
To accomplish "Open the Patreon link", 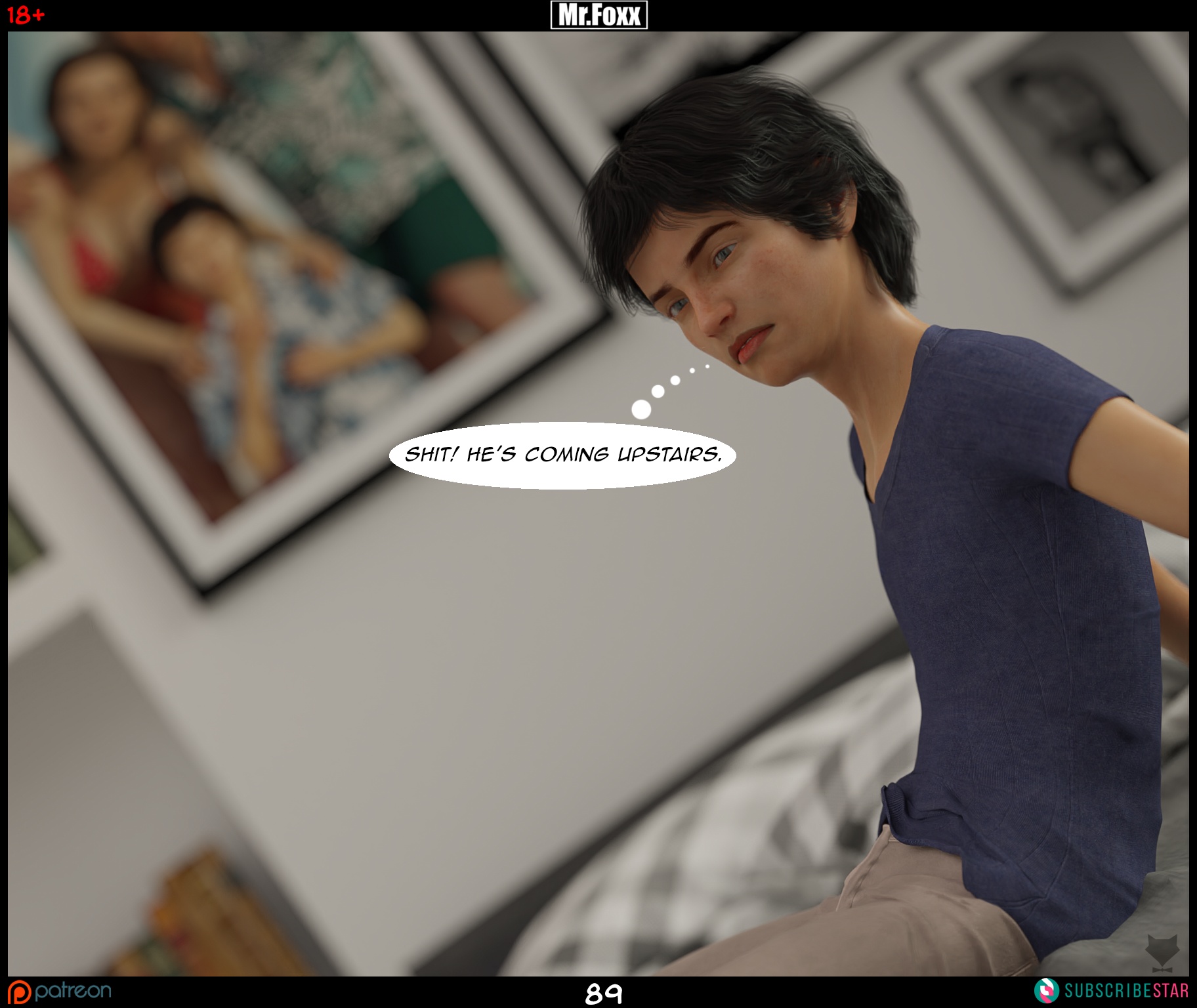I will tap(60, 991).
